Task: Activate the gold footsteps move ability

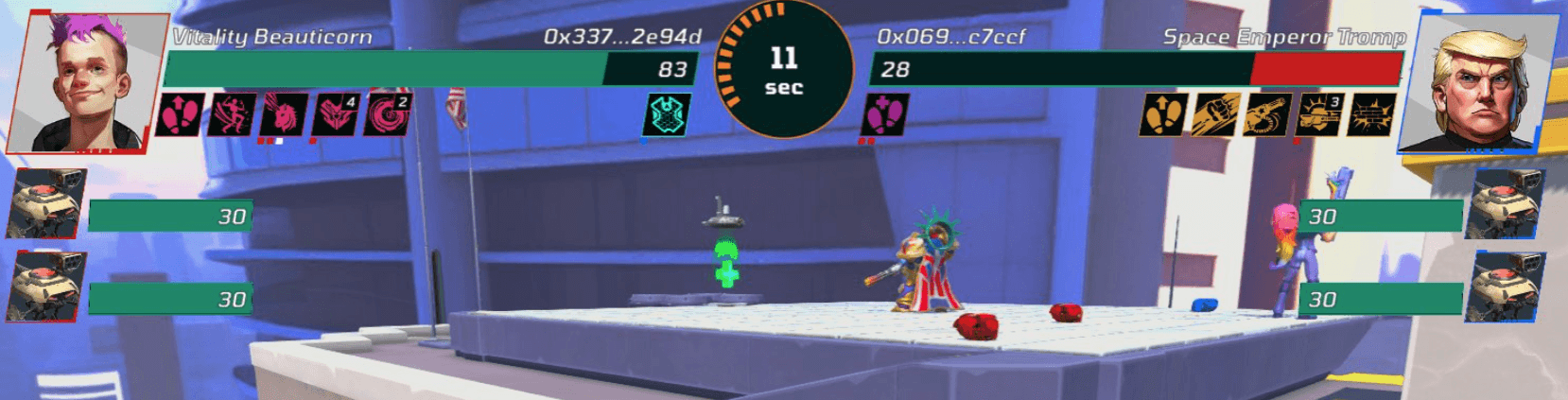Action: (1163, 115)
